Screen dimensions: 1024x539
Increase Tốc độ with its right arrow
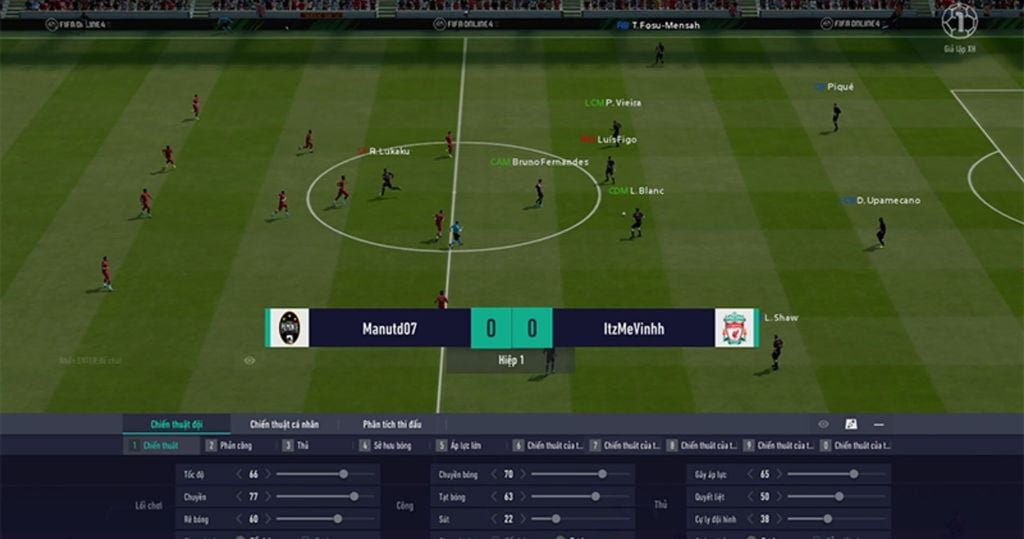[268, 474]
